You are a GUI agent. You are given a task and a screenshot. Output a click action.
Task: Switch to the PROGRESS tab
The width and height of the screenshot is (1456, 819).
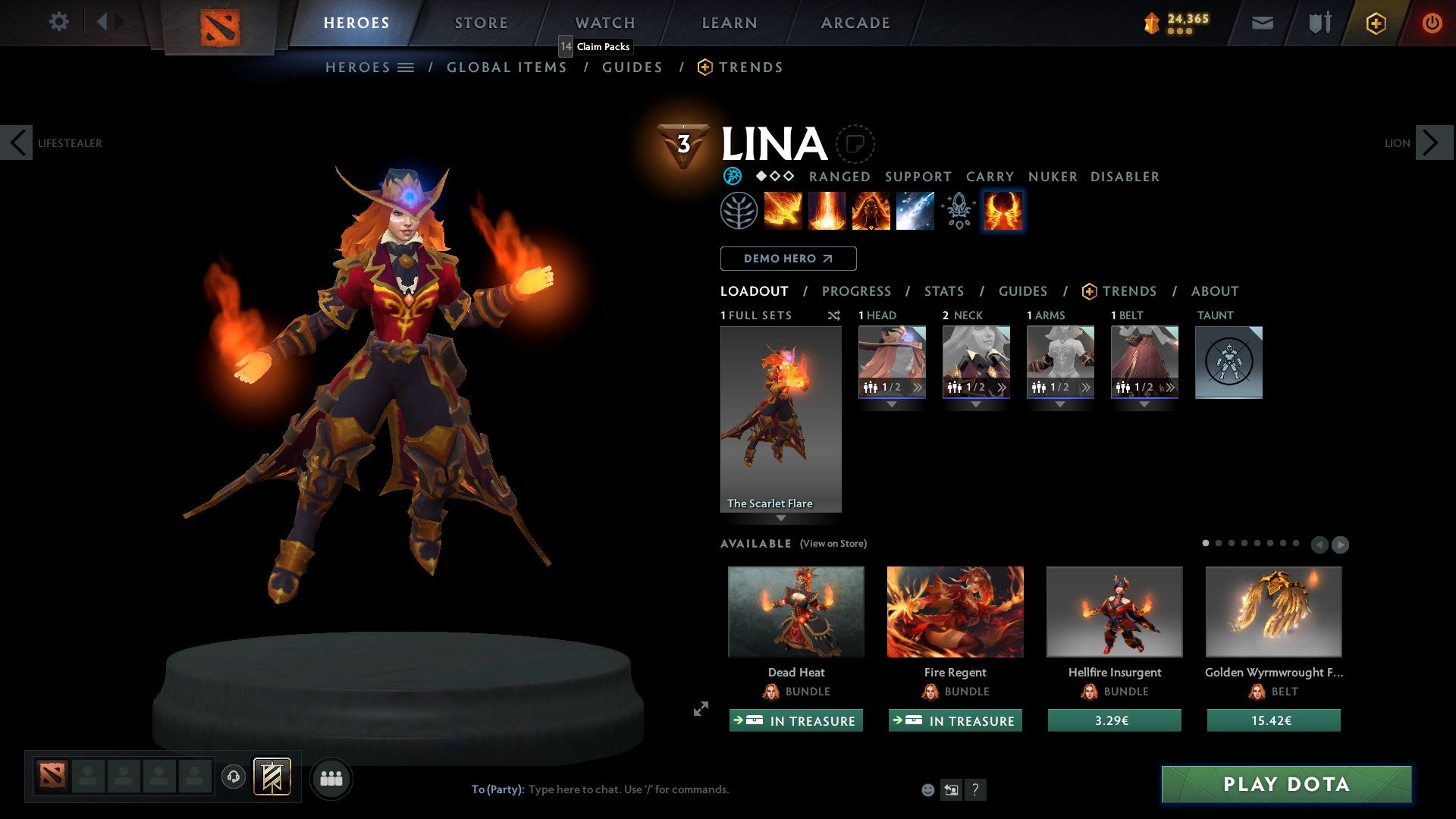[x=857, y=291]
